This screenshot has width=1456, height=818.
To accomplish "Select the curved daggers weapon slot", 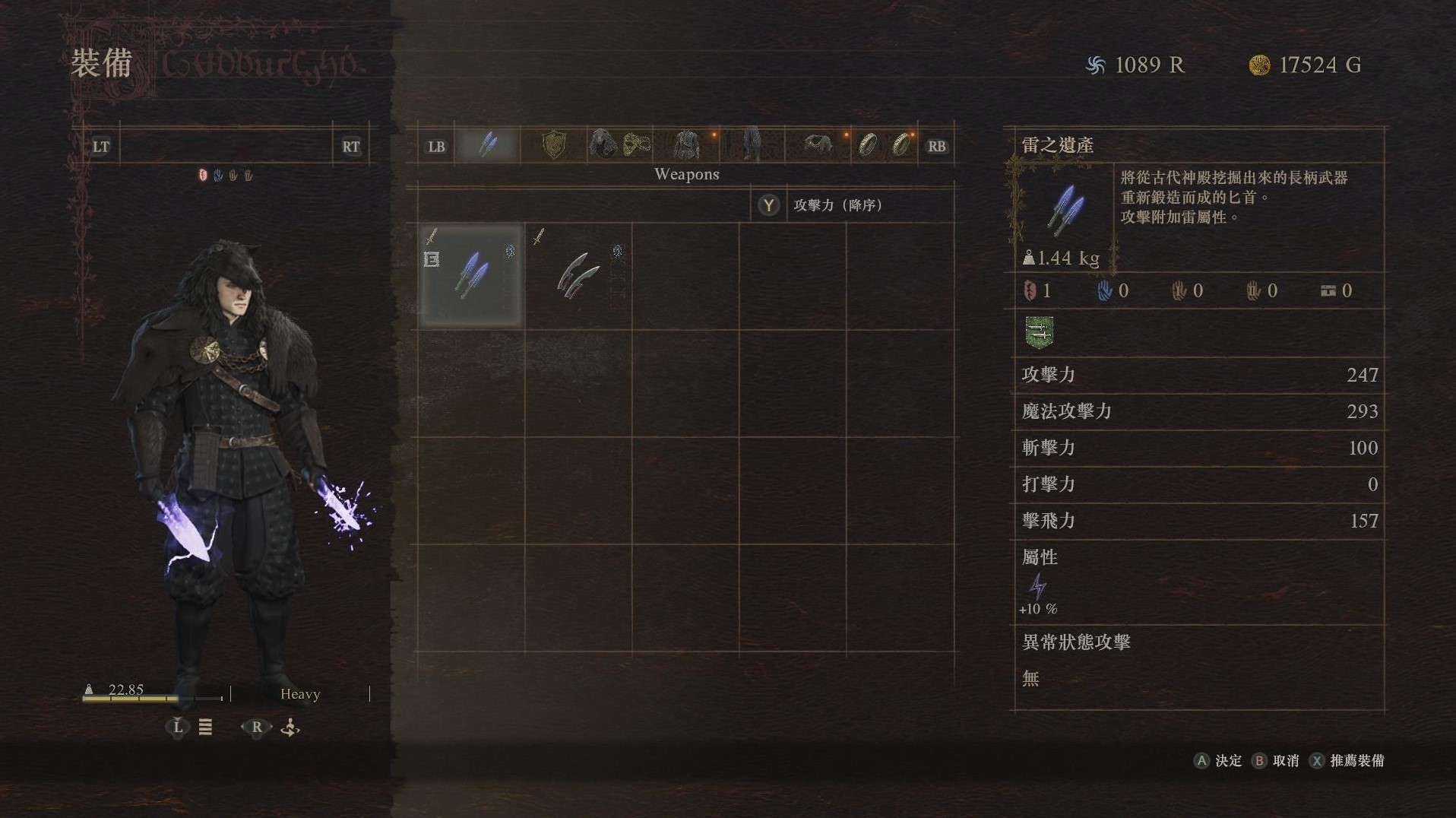I will click(578, 275).
